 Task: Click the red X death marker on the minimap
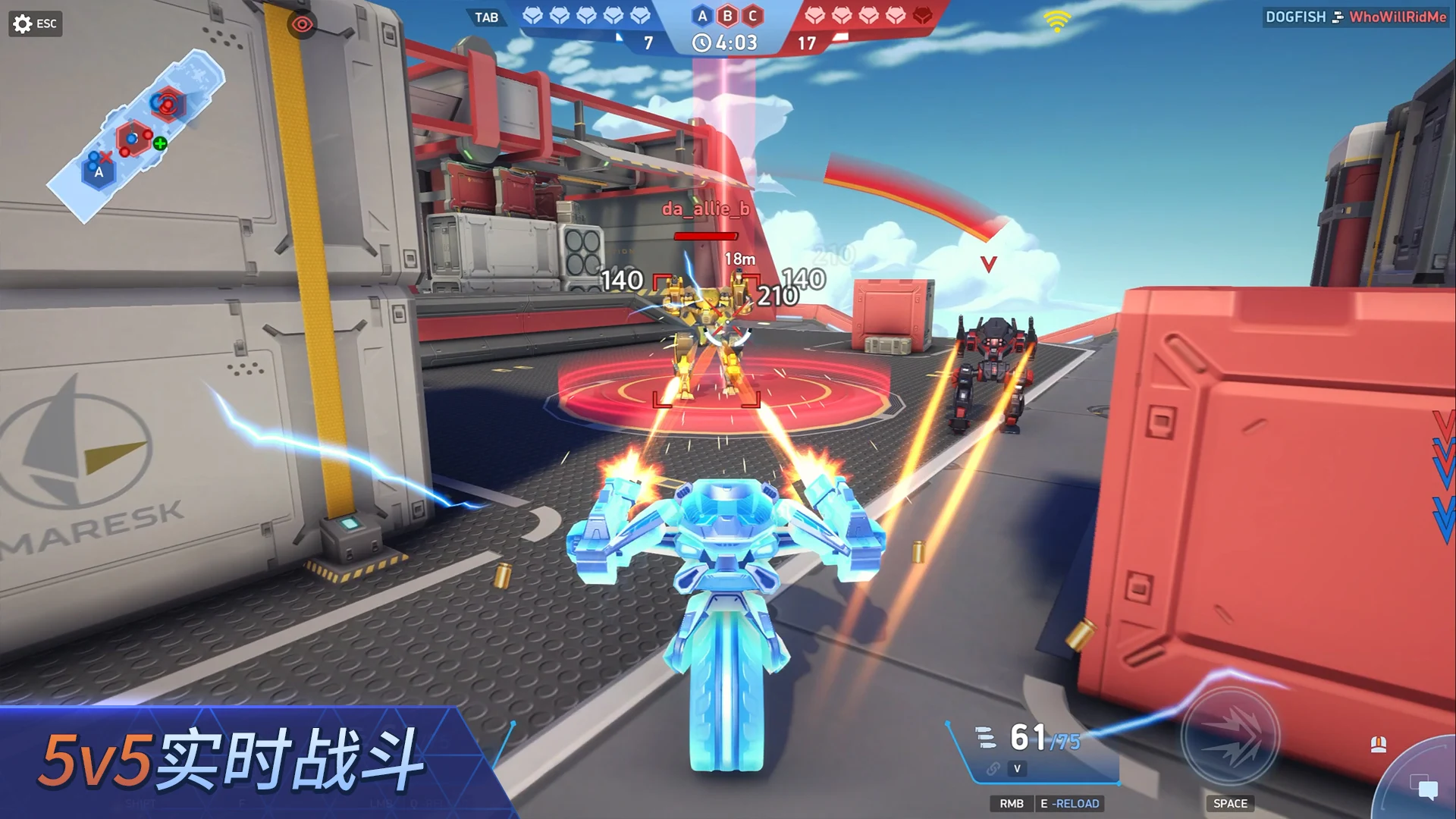106,157
